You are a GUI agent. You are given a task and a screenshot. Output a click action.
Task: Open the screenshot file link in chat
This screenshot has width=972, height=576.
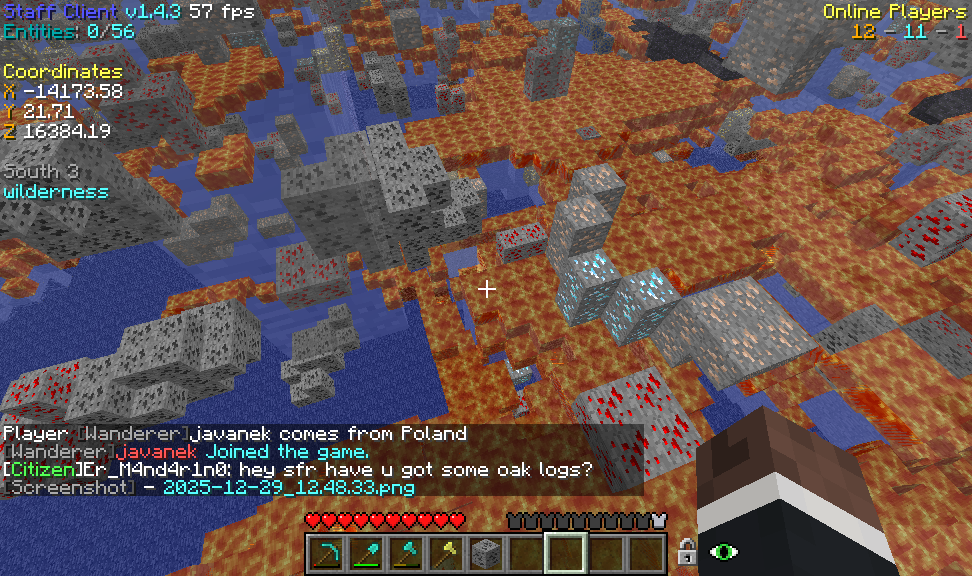pos(288,488)
